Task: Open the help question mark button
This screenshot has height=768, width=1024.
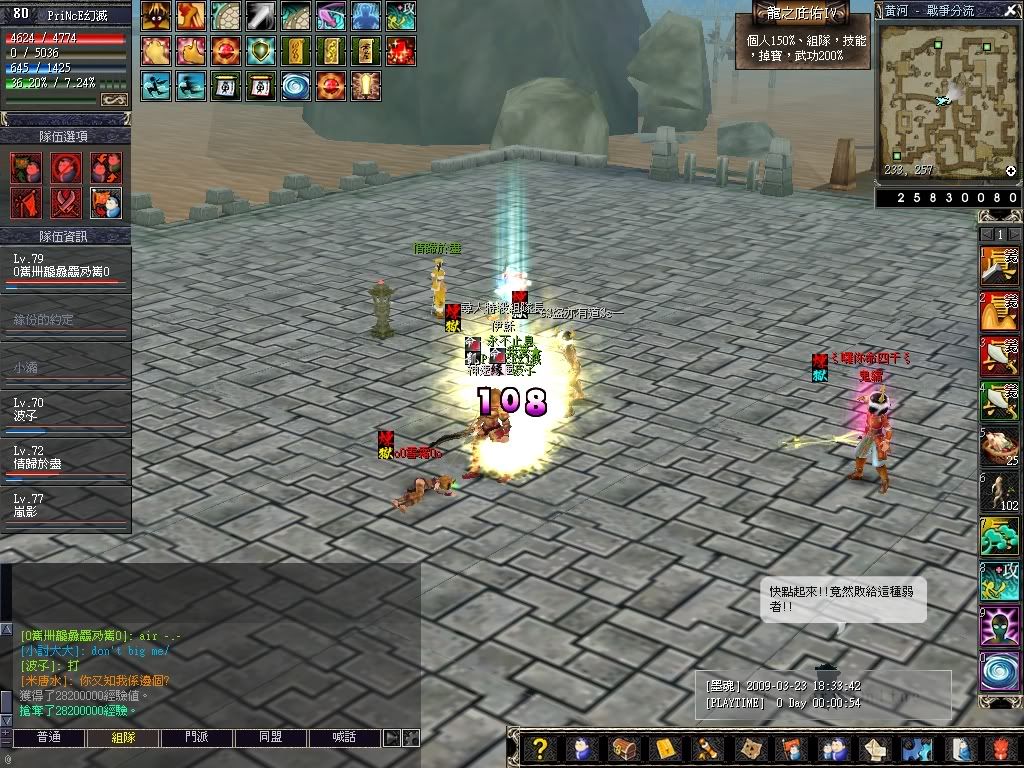Action: pos(540,749)
